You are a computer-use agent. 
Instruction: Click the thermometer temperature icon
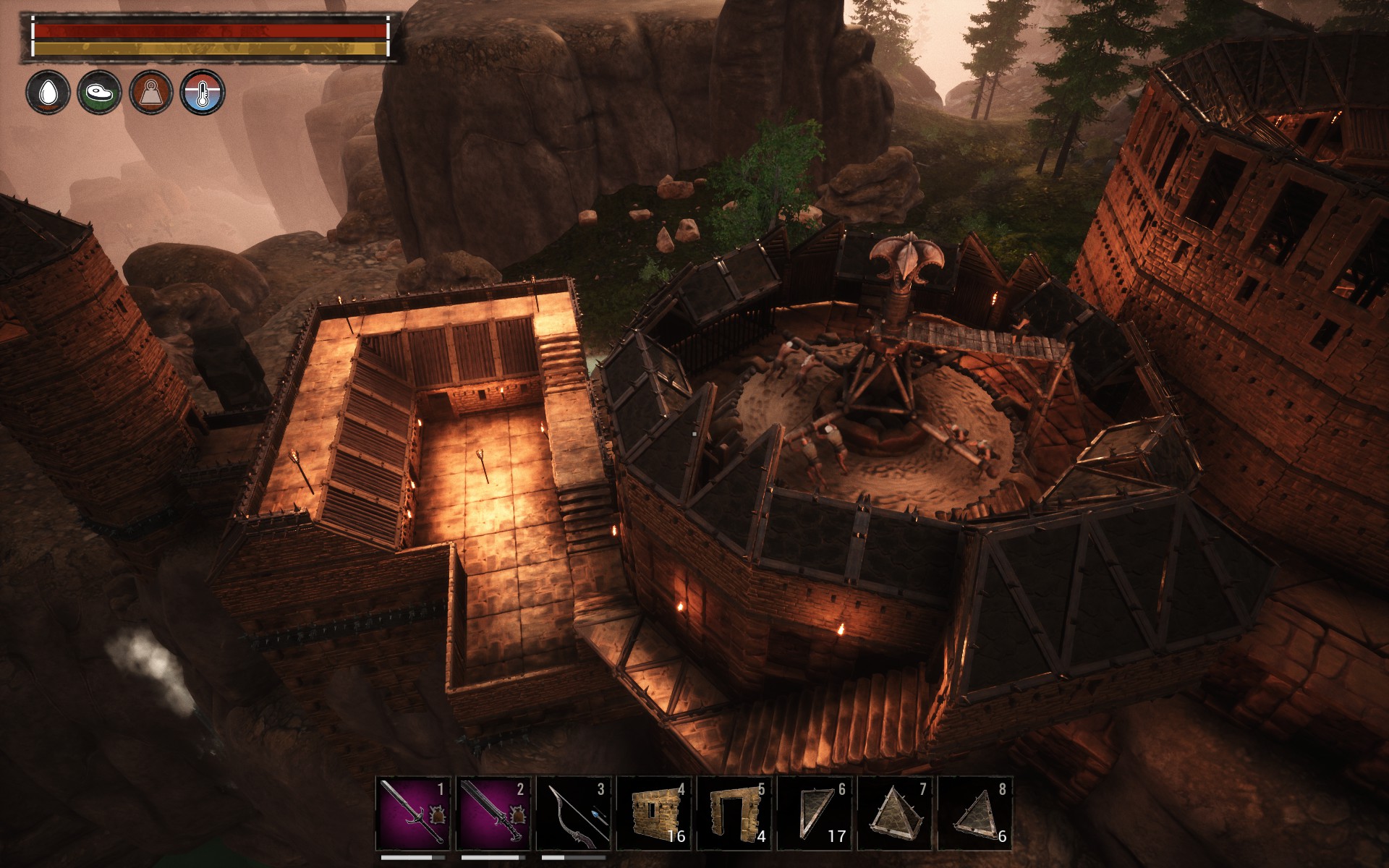pos(203,93)
